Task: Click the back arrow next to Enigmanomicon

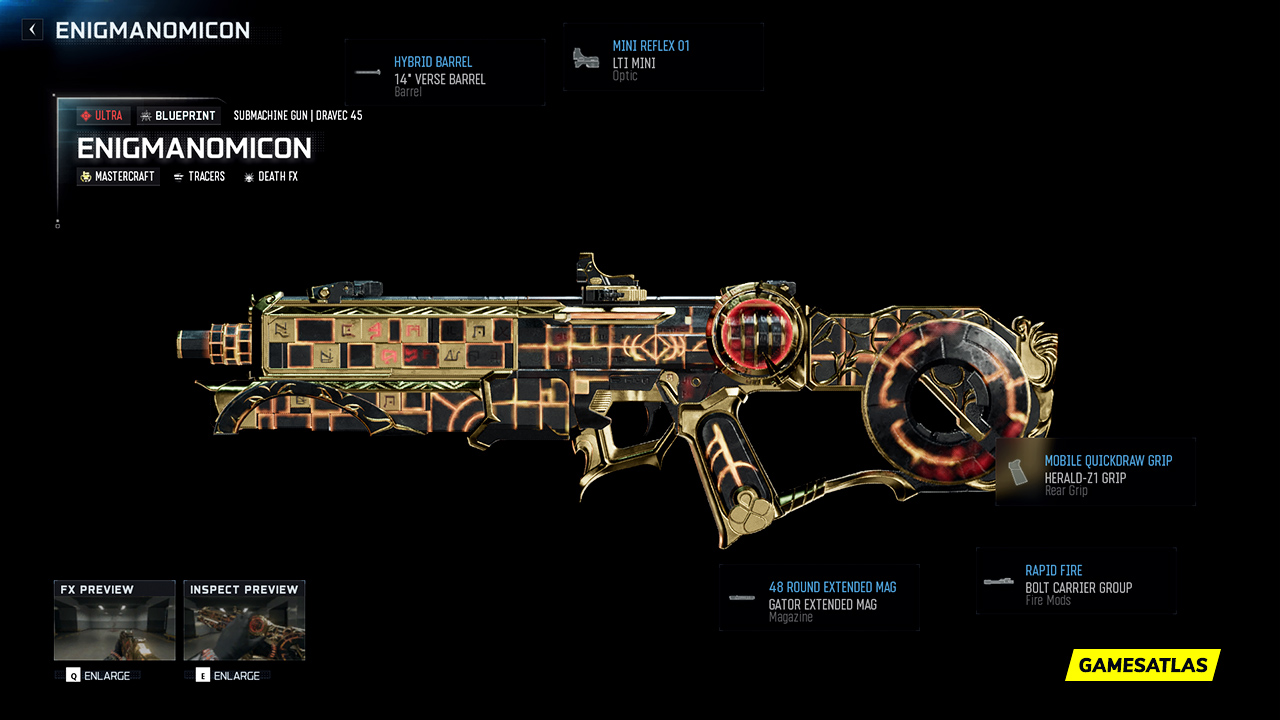Action: tap(31, 29)
